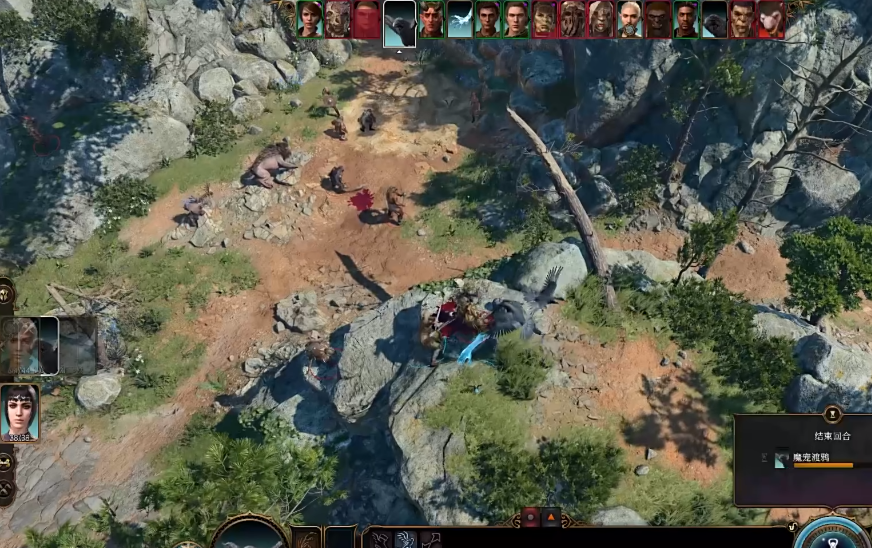
Task: Open the active raven character portrait at bottom
Action: [249, 535]
